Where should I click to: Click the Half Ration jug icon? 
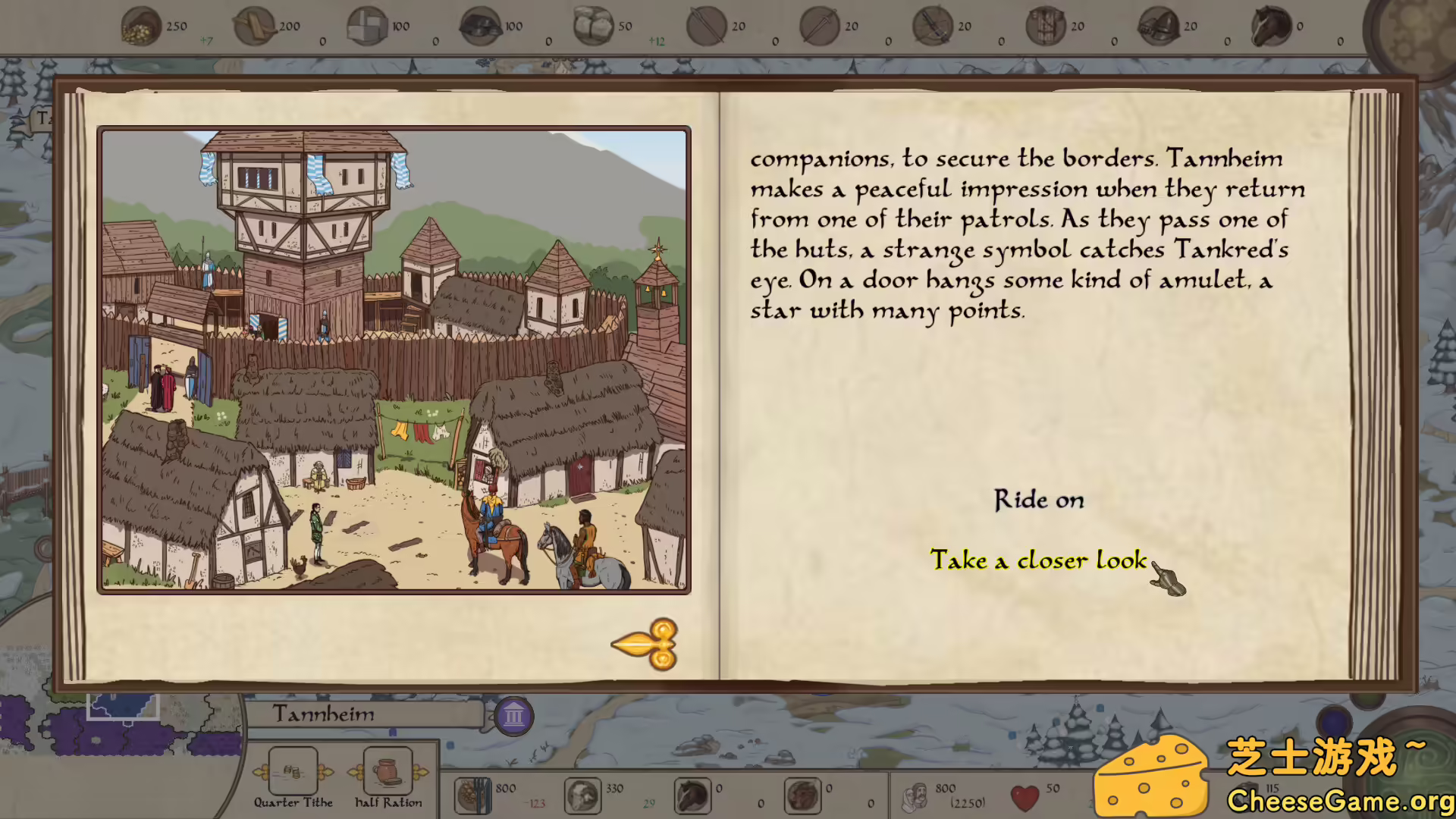[x=388, y=772]
